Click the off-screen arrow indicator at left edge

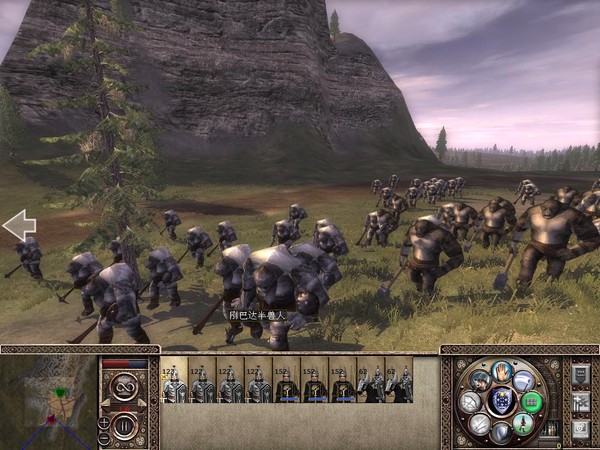19,225
